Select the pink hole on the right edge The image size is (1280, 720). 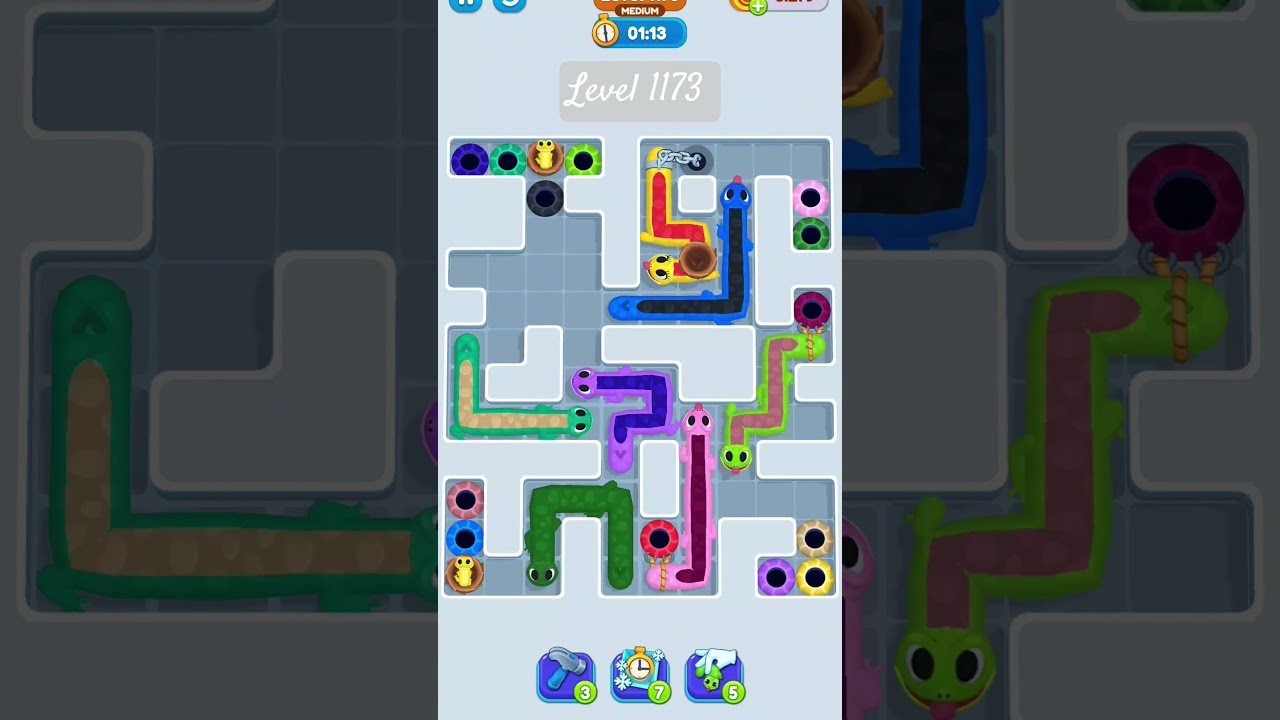[x=810, y=199]
